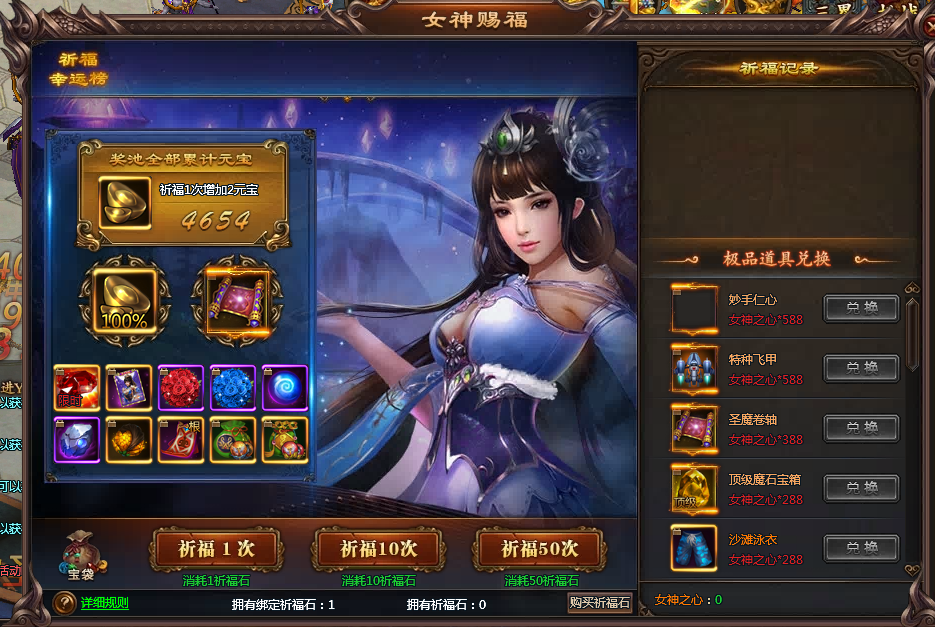Viewport: 935px width, 627px height.
Task: Exchange for 特种飞甲 item
Action: pyautogui.click(x=861, y=368)
